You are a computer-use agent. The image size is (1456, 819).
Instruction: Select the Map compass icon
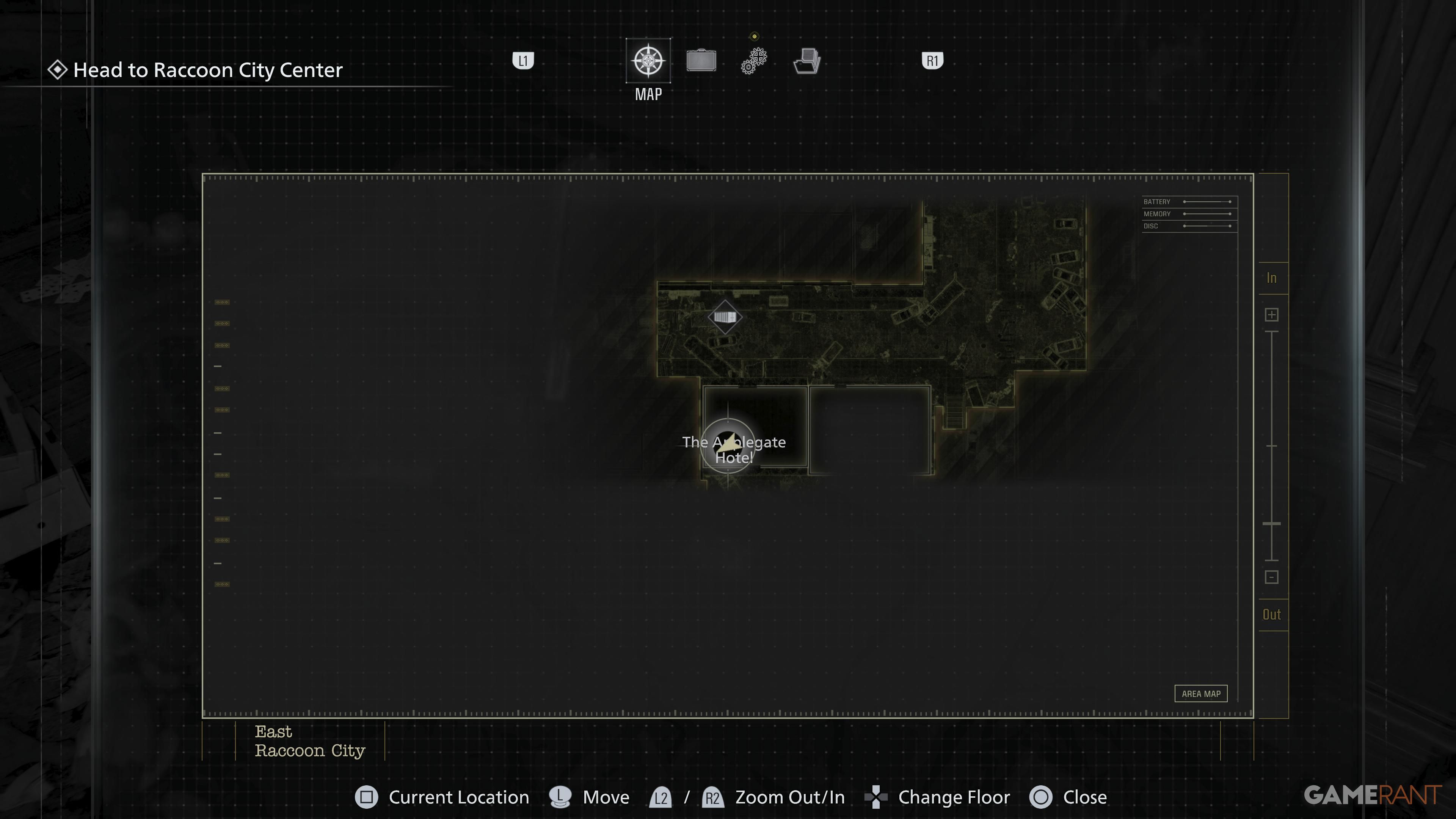click(648, 61)
